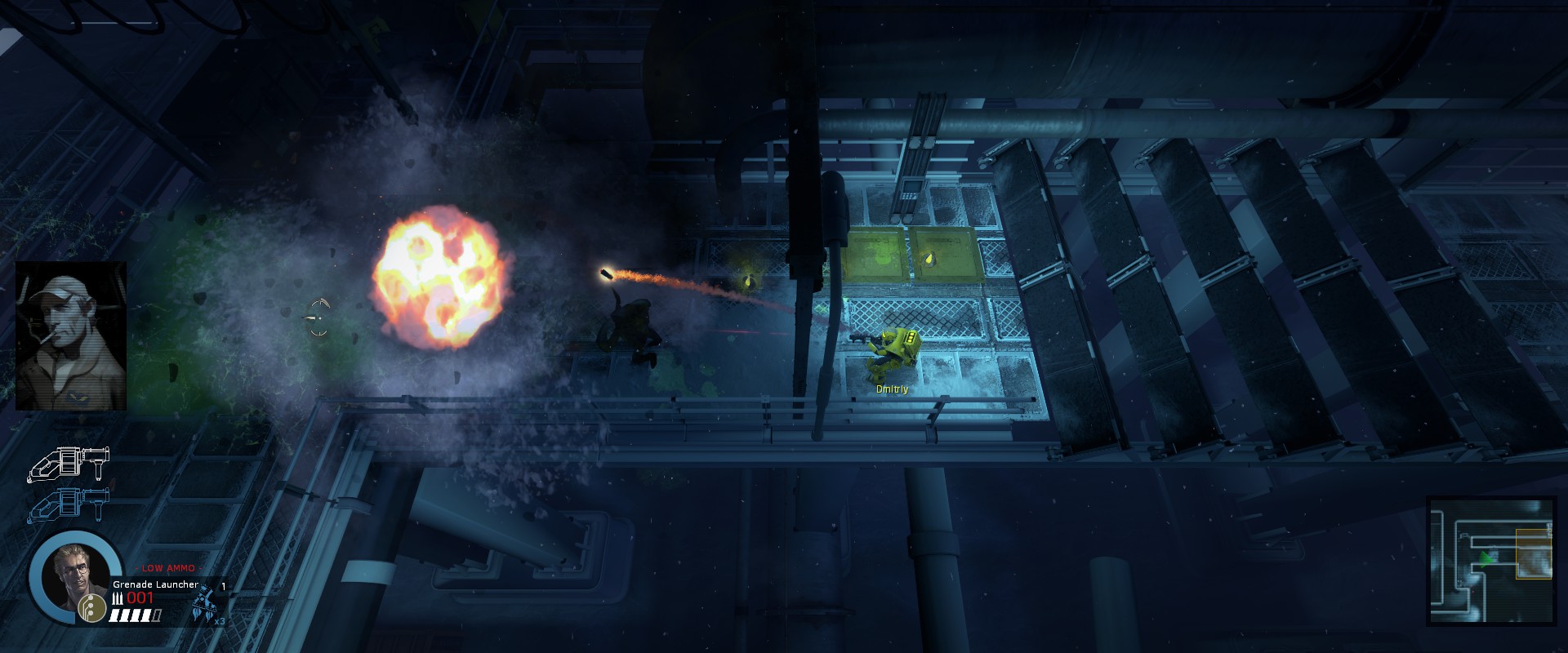Toggle the empty clip segment indicator
1568x653 pixels.
pos(155,615)
